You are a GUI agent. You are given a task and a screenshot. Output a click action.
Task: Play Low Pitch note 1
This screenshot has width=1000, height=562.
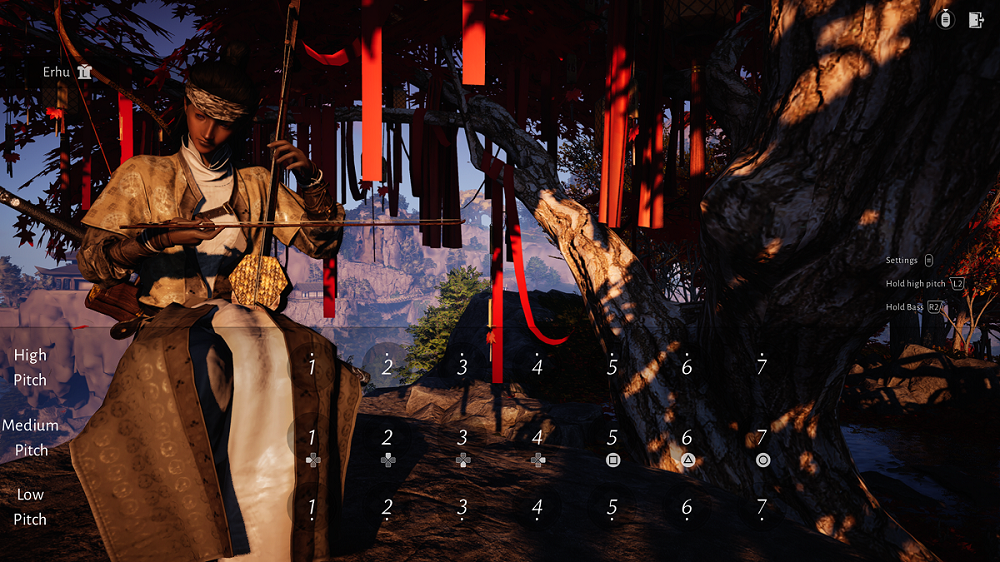[x=312, y=508]
